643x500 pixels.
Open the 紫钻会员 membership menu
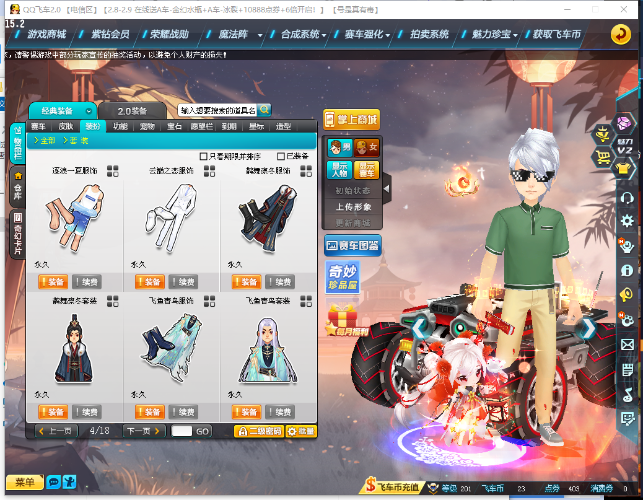click(110, 33)
